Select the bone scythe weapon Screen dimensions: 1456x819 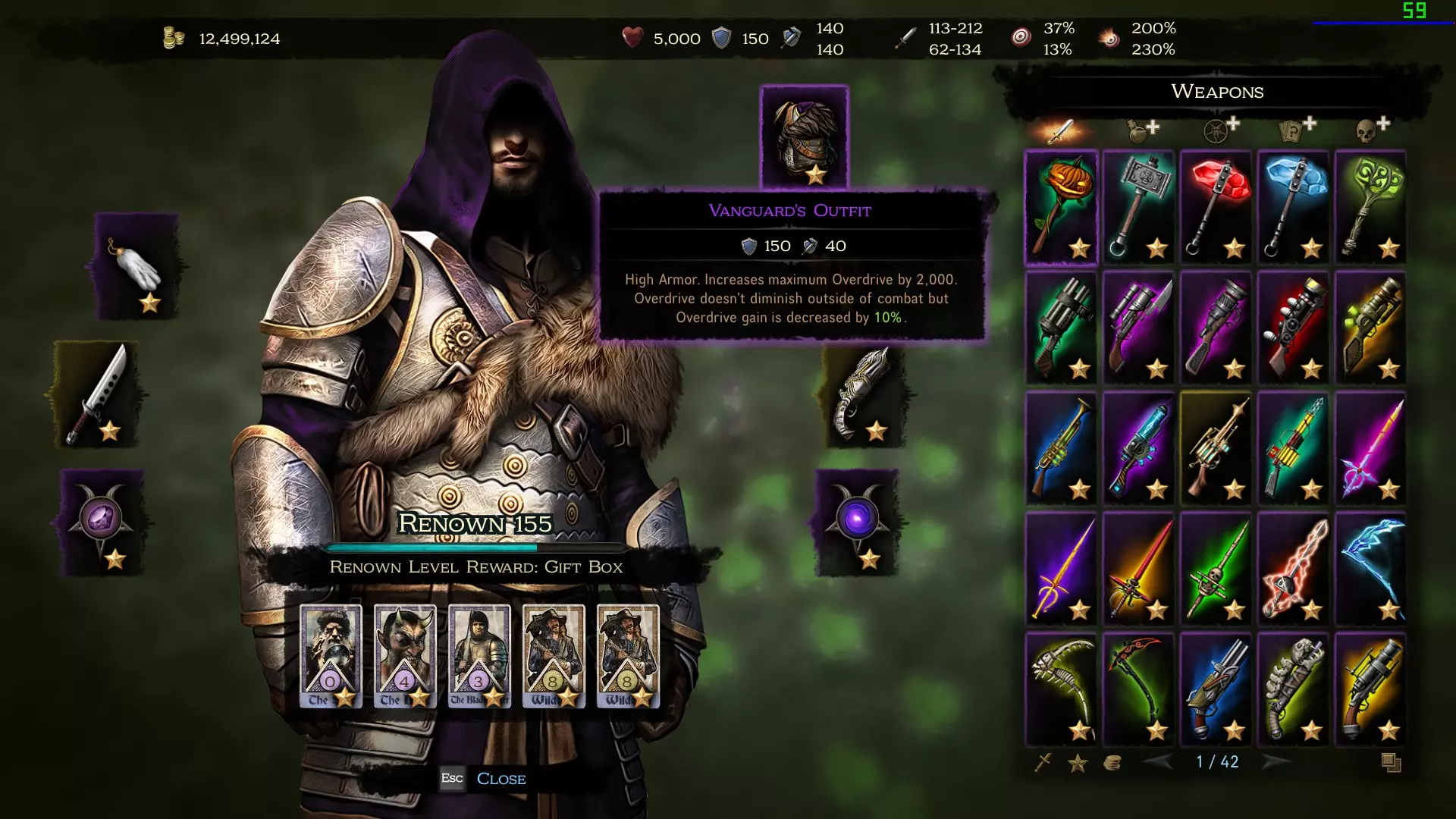coord(1061,689)
